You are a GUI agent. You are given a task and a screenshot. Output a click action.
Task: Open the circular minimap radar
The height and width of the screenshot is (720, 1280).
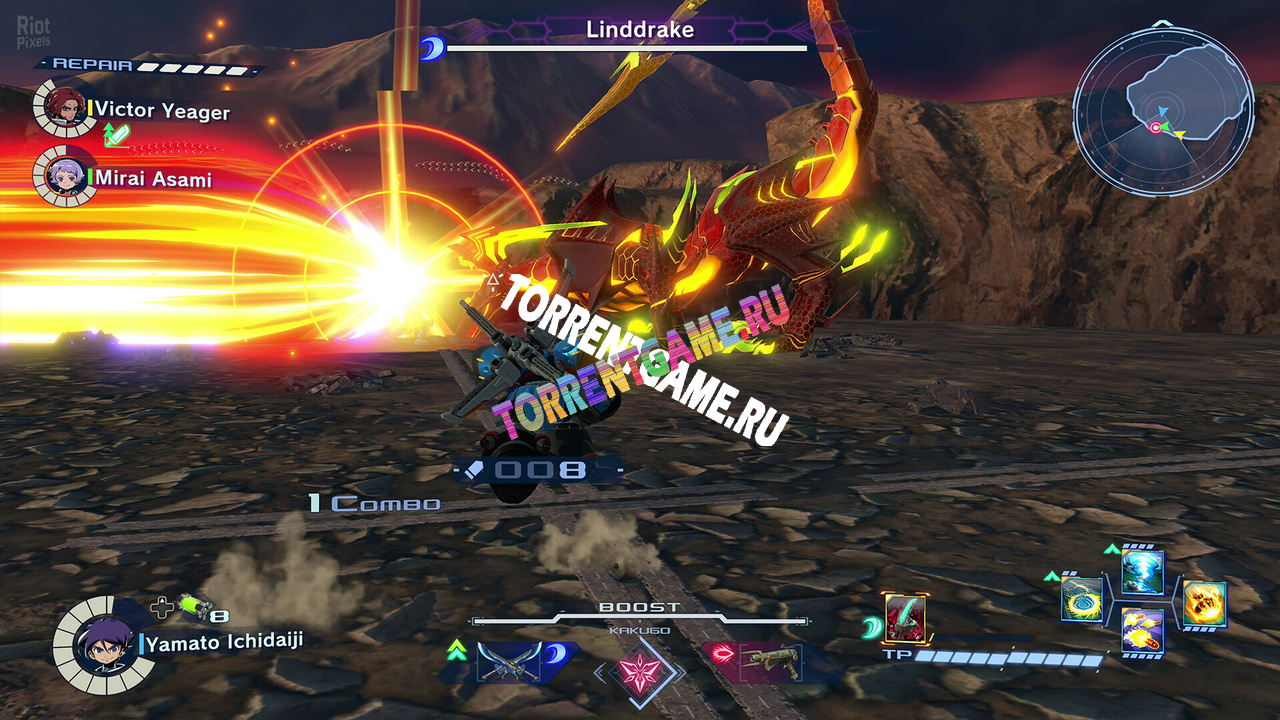click(x=1162, y=110)
